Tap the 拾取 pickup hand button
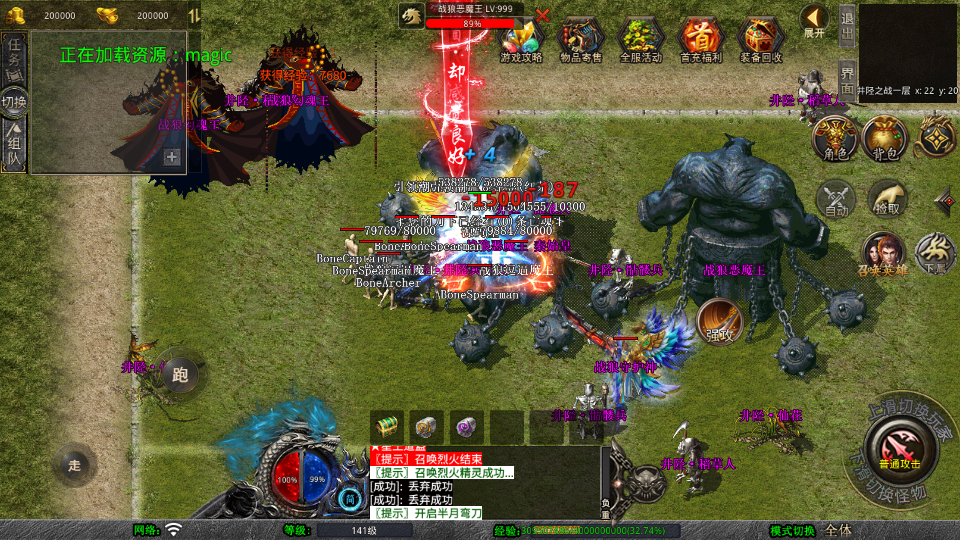Screen dimensions: 960x540 (x=886, y=198)
